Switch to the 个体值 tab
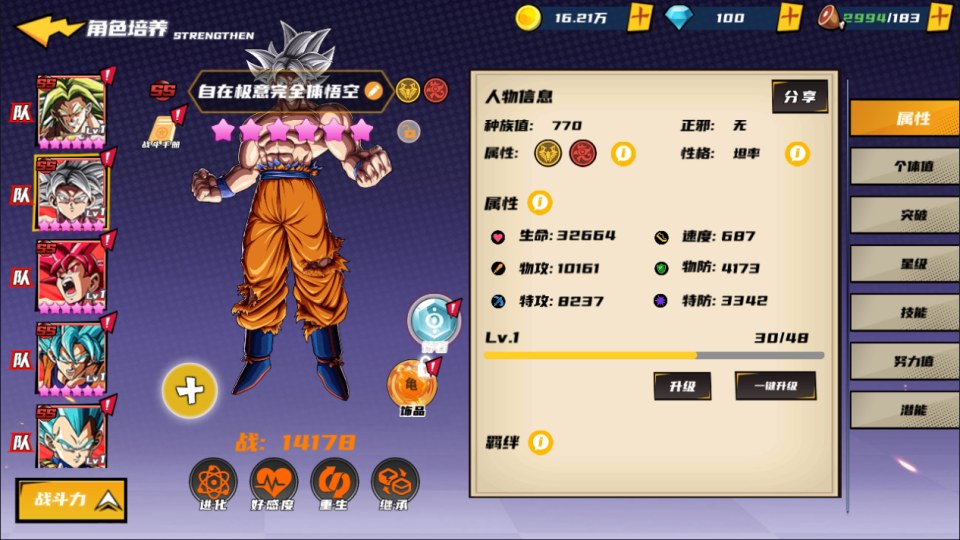The height and width of the screenshot is (540, 960). 904,166
